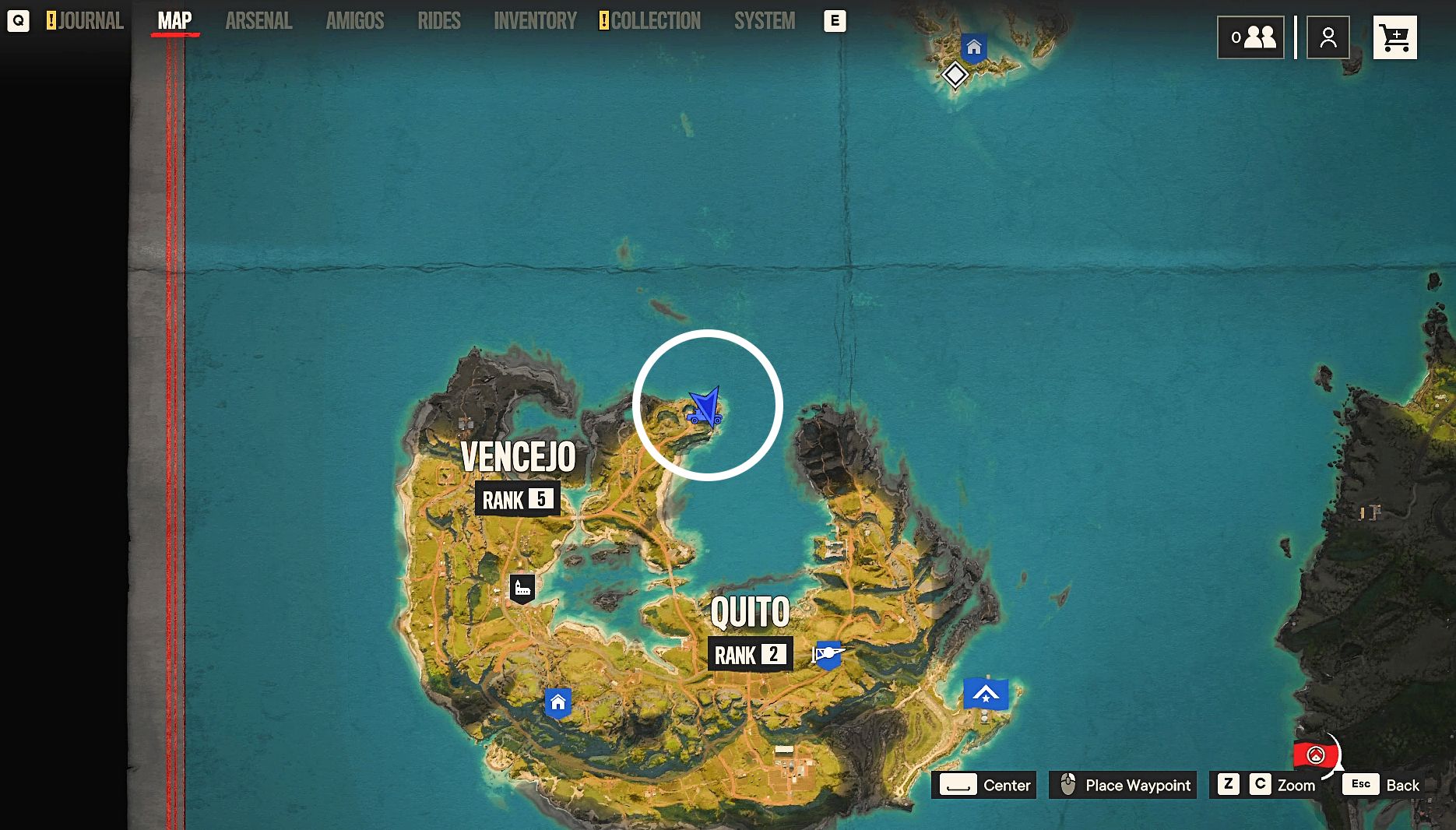1456x830 pixels.
Task: Select the airplane marker beside Quito
Action: [x=828, y=654]
